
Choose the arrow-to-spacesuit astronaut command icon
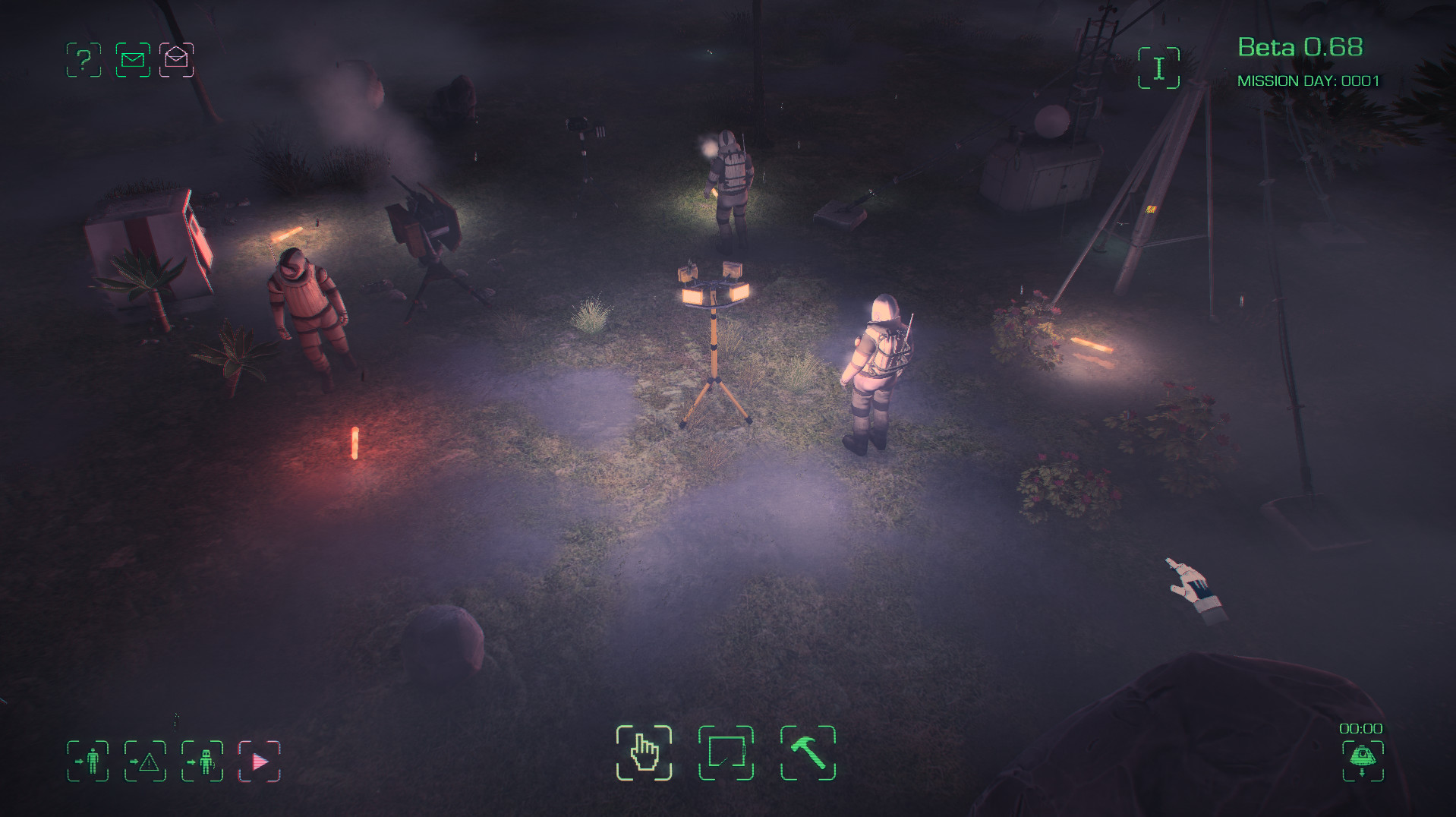(202, 761)
